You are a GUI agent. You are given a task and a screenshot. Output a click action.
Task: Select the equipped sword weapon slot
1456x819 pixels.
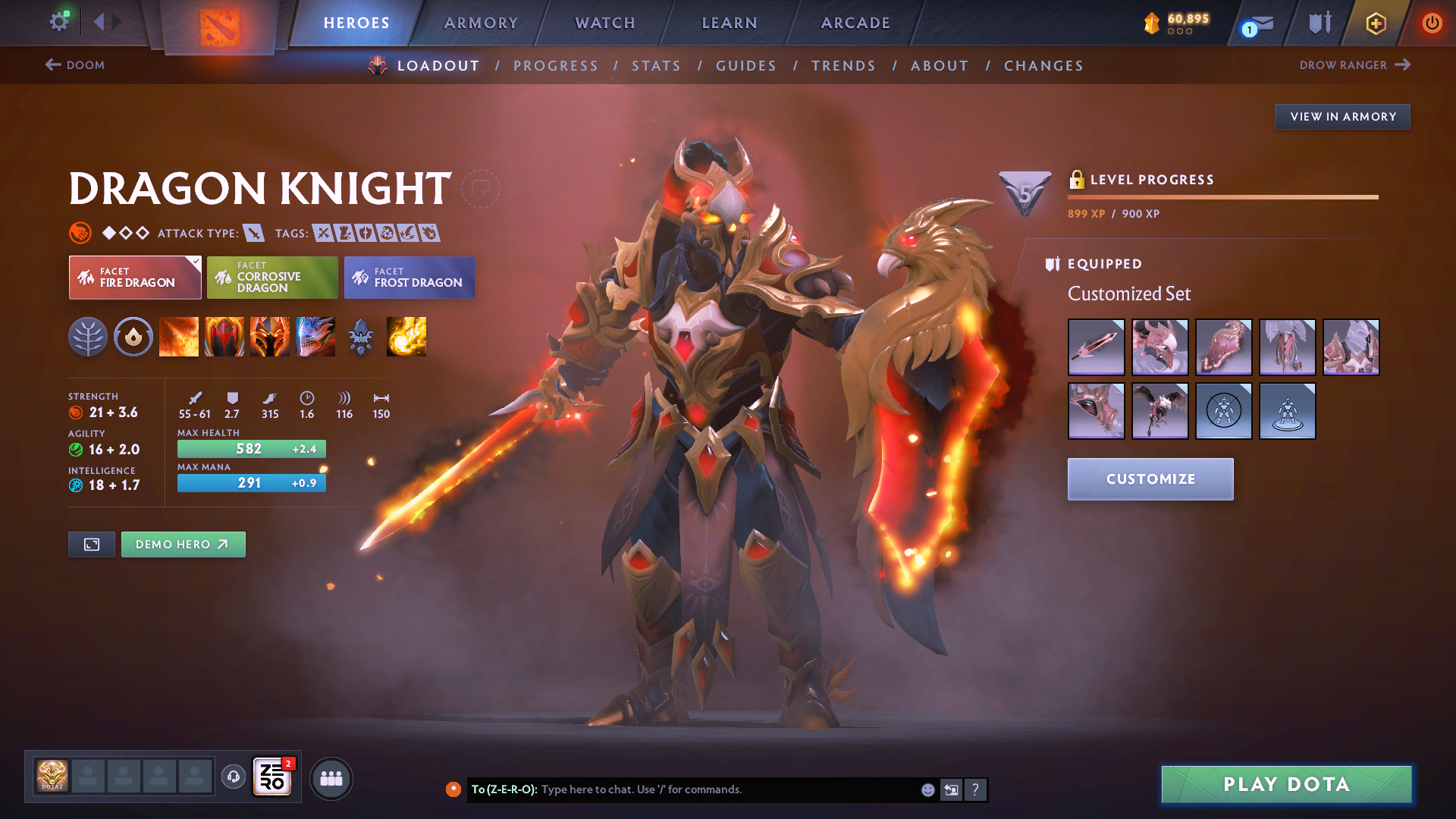(1096, 347)
